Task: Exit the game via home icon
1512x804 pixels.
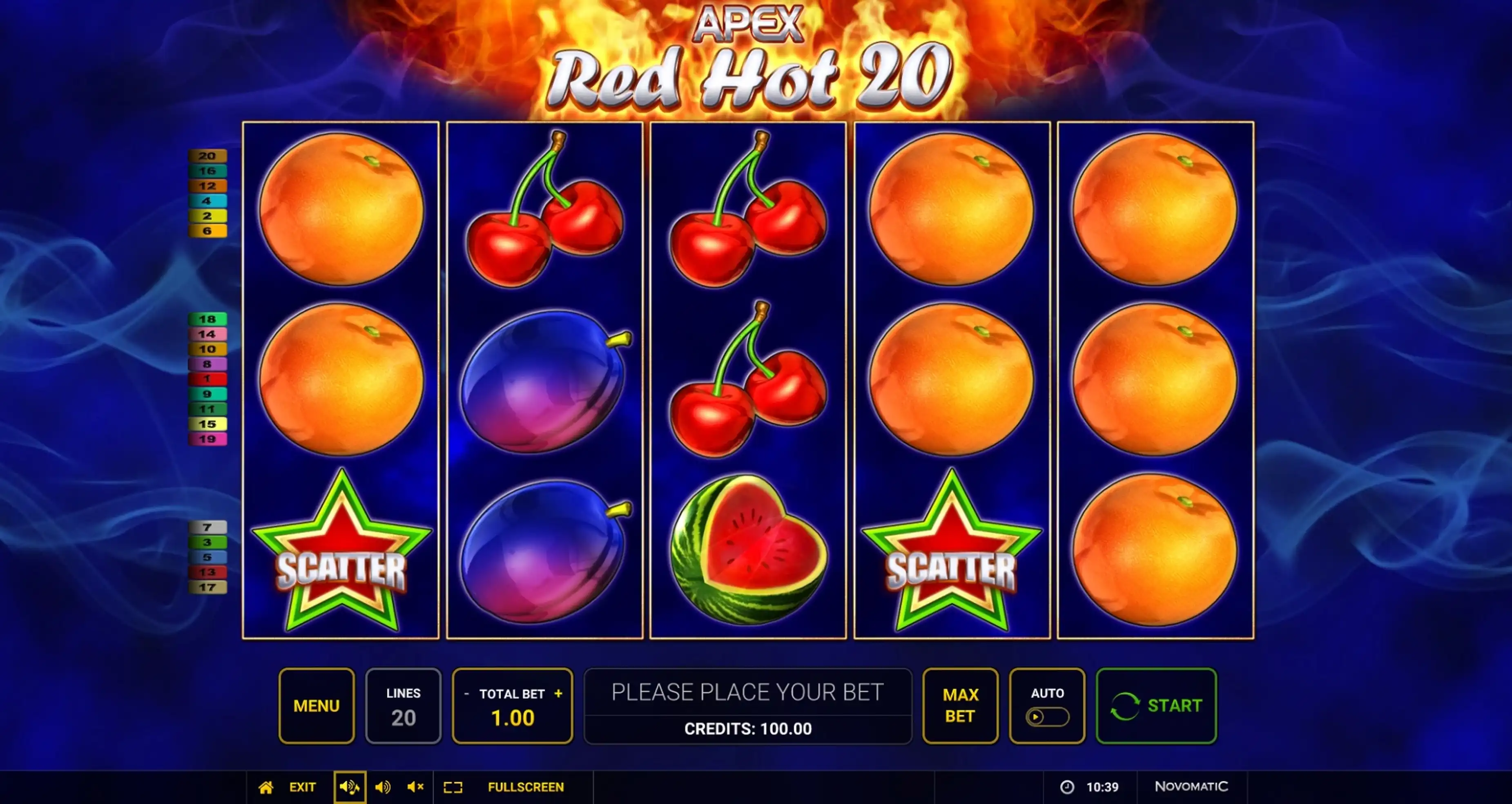Action: coord(266,787)
